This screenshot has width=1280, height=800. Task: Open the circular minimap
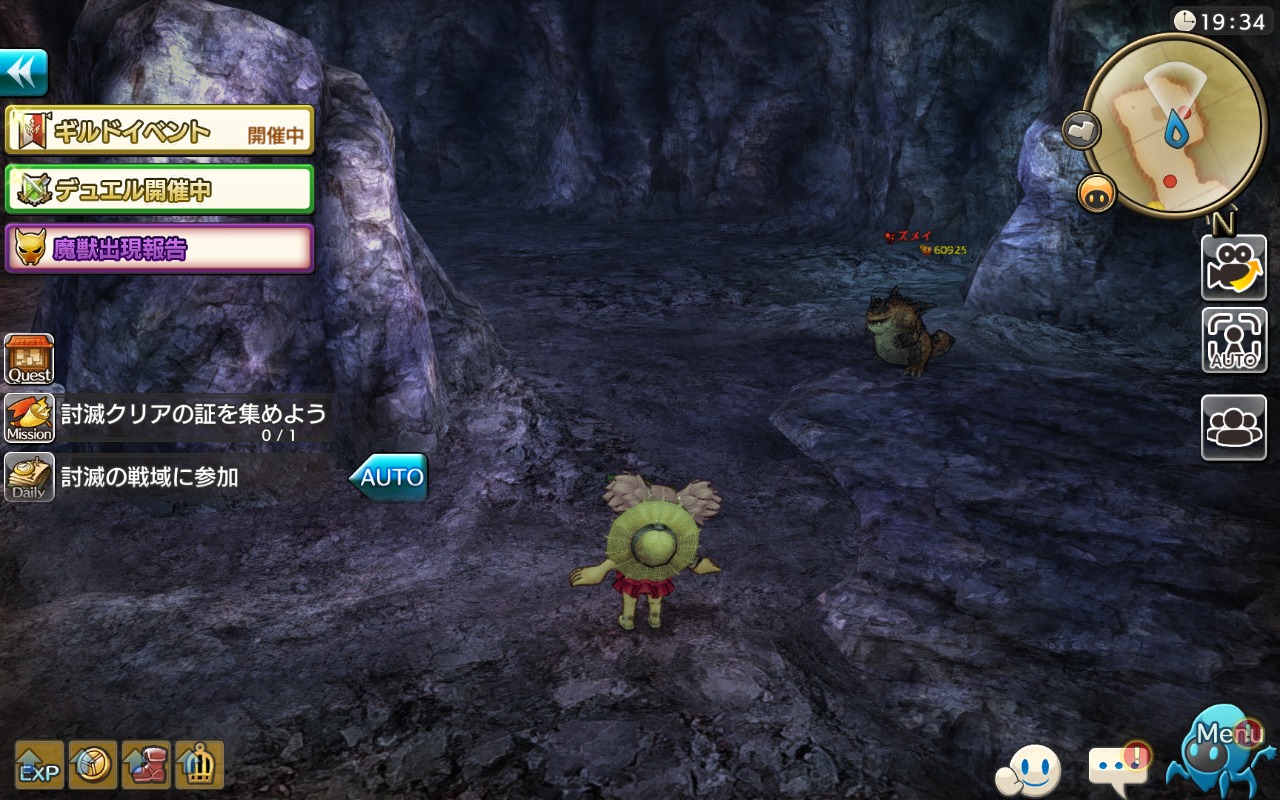pyautogui.click(x=1174, y=125)
